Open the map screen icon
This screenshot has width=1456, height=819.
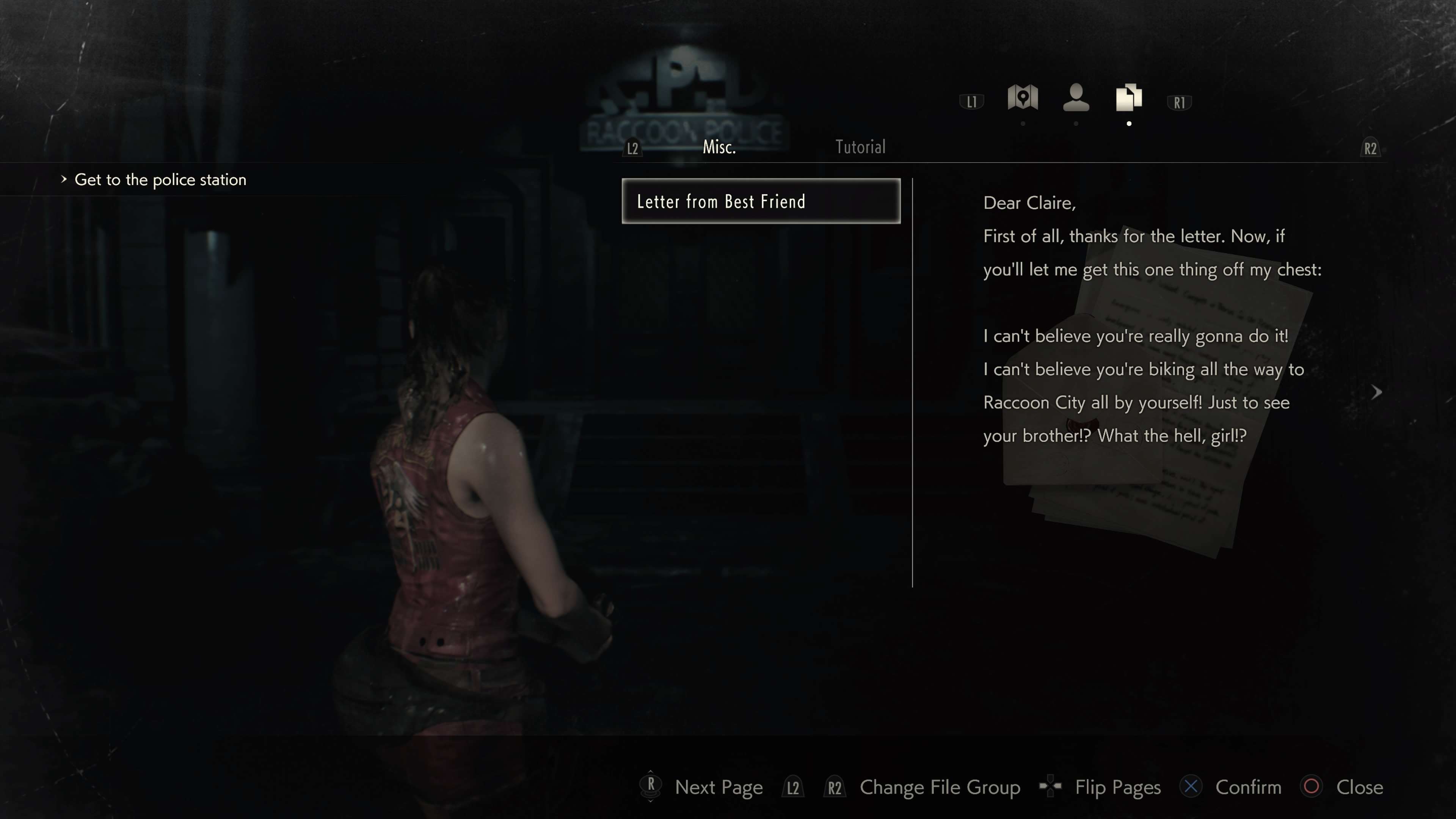pyautogui.click(x=1023, y=98)
